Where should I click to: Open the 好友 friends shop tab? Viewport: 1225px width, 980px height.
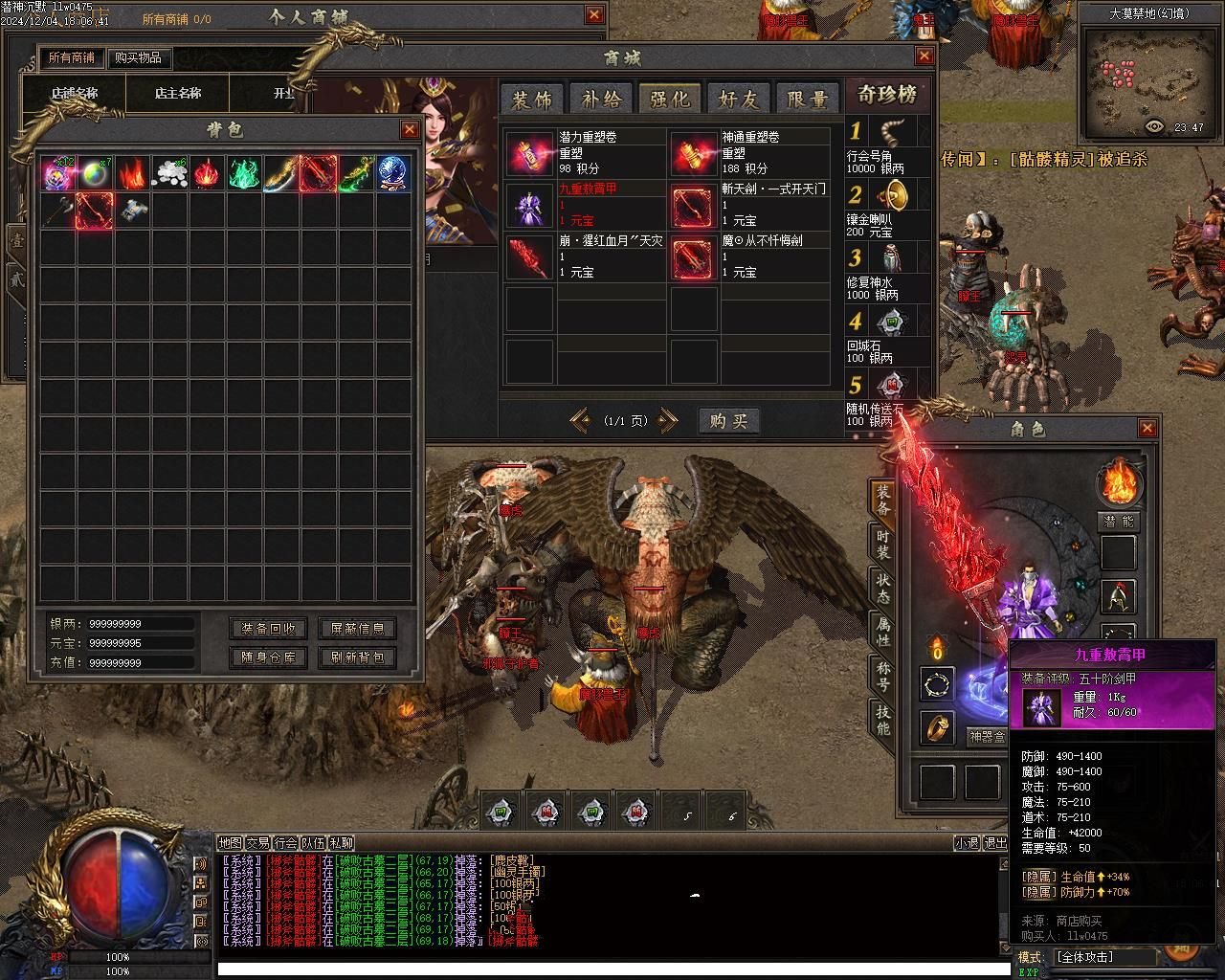(739, 99)
